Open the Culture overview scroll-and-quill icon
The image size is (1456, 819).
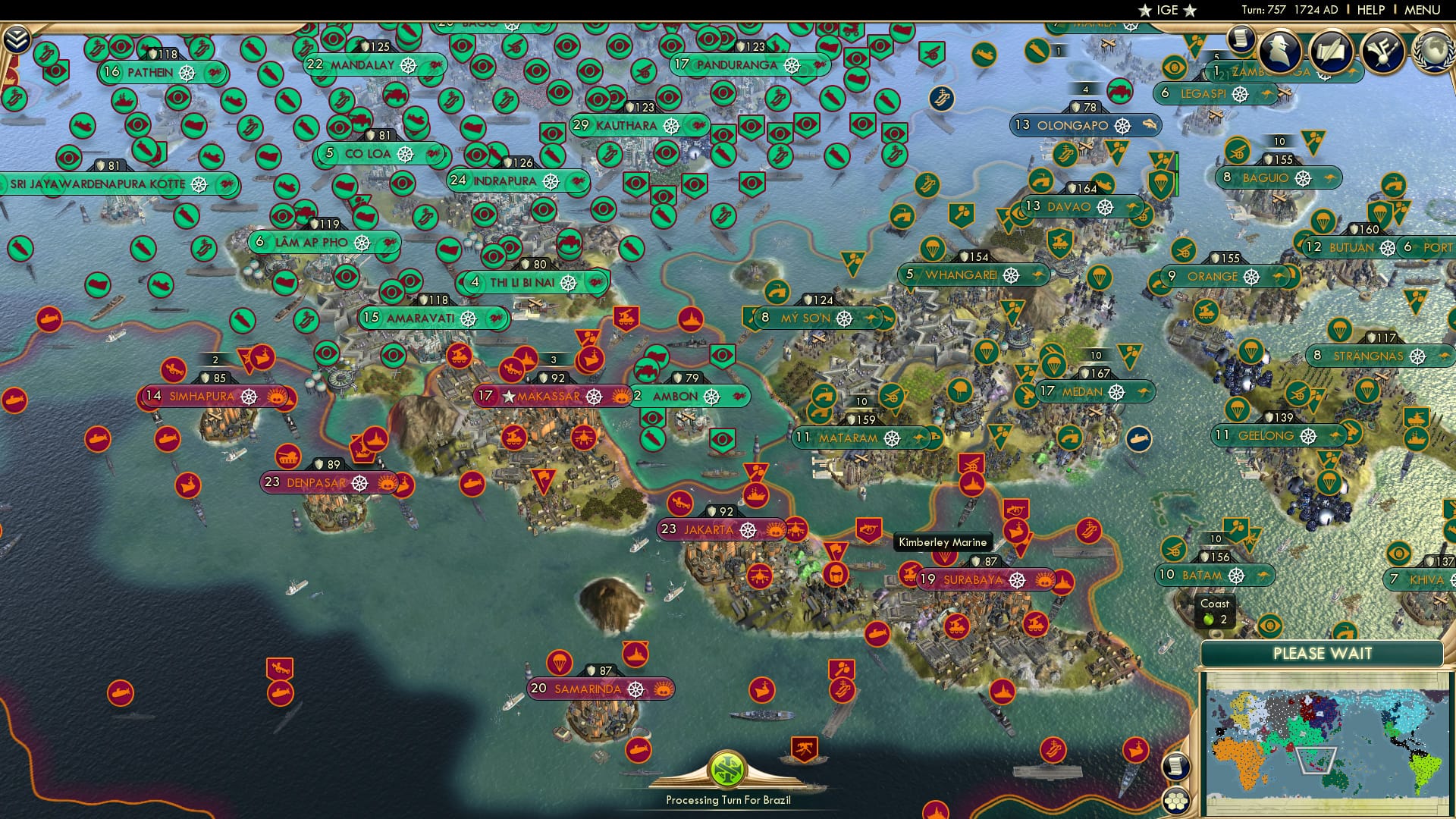pyautogui.click(x=1332, y=50)
